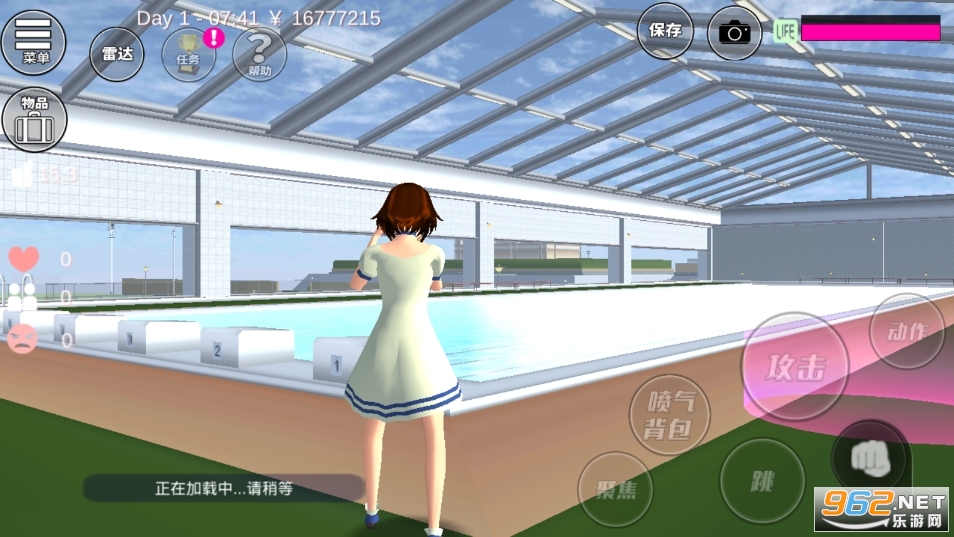This screenshot has height=537, width=954.
Task: Tap the 保存 save button
Action: 665,31
